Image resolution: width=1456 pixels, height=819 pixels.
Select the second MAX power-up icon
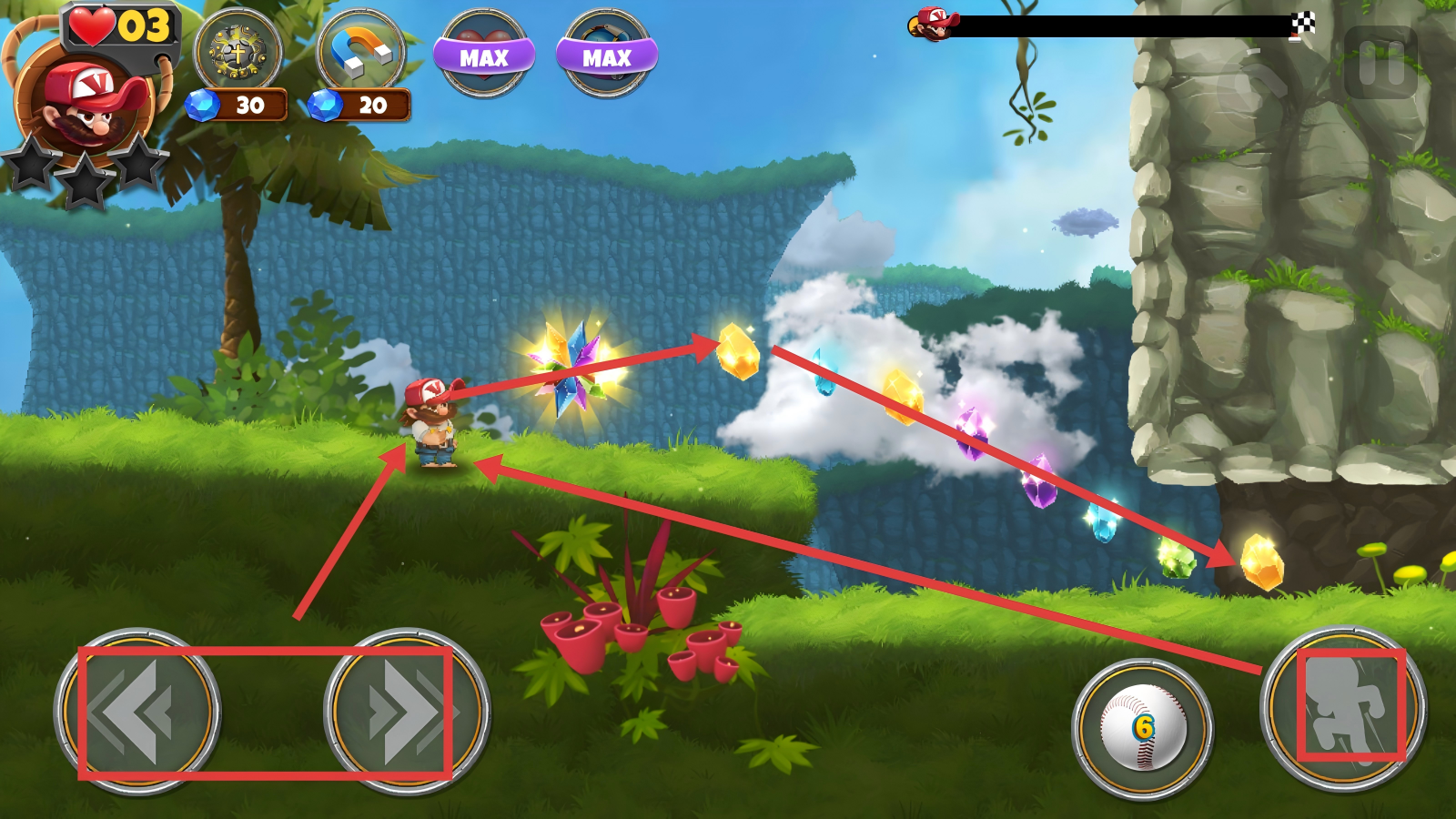click(x=606, y=53)
